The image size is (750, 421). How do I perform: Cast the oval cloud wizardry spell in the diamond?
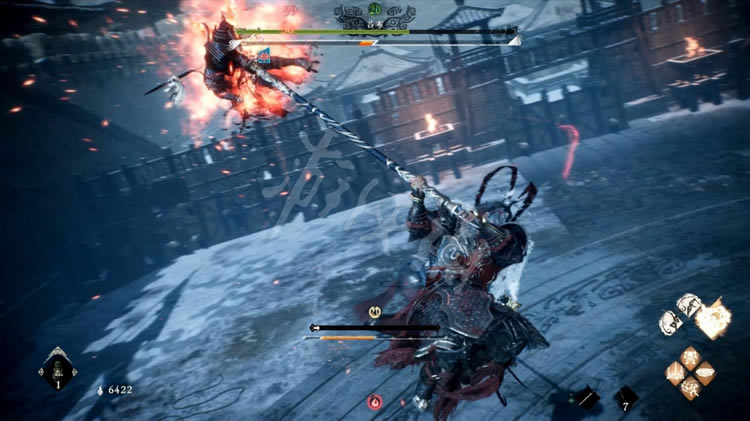coord(706,373)
